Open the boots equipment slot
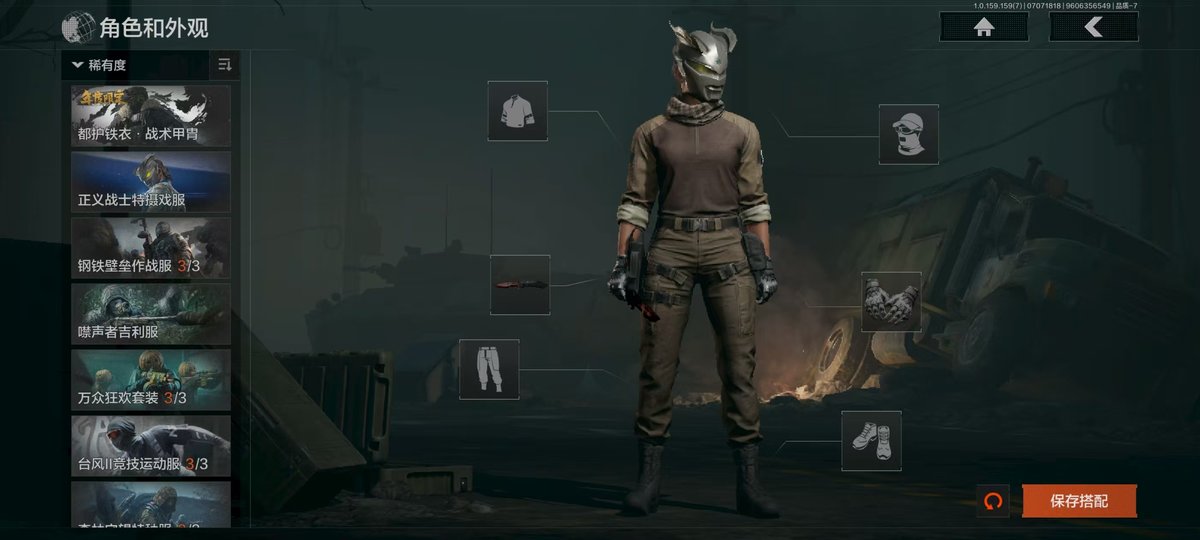Screen dimensions: 1200x540 click(x=871, y=440)
